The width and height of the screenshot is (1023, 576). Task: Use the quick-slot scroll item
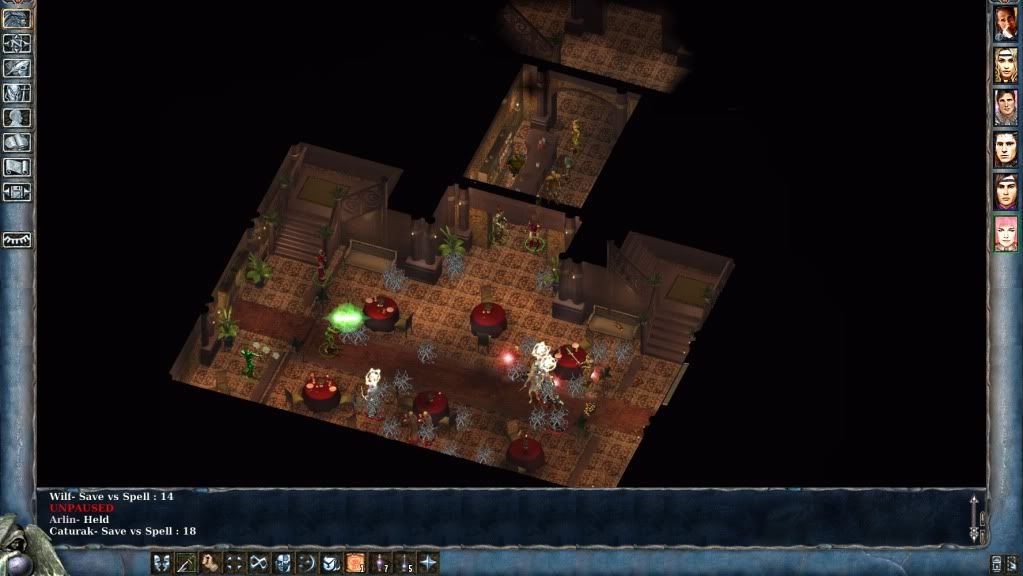356,563
